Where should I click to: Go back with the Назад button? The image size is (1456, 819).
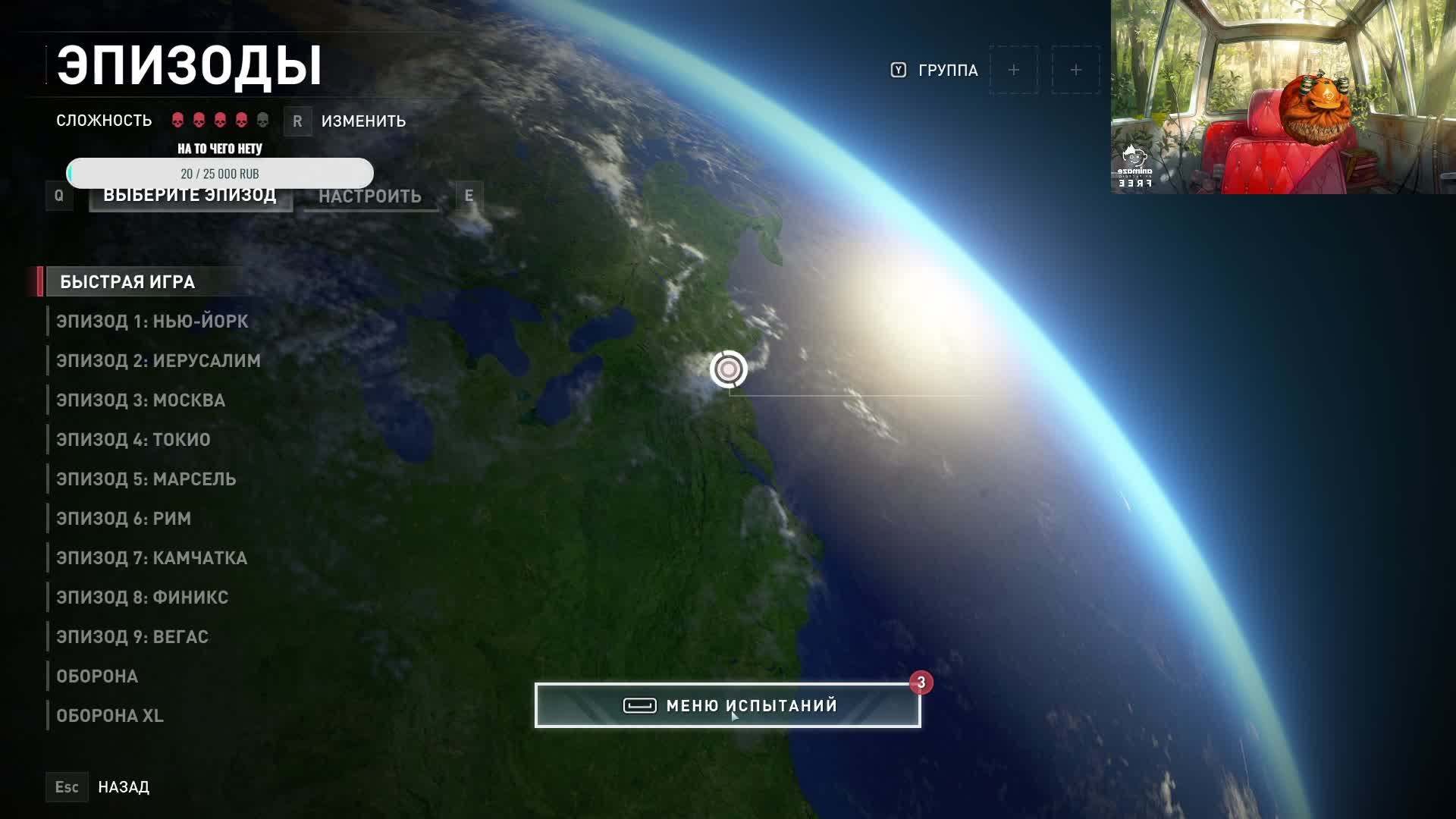click(123, 787)
